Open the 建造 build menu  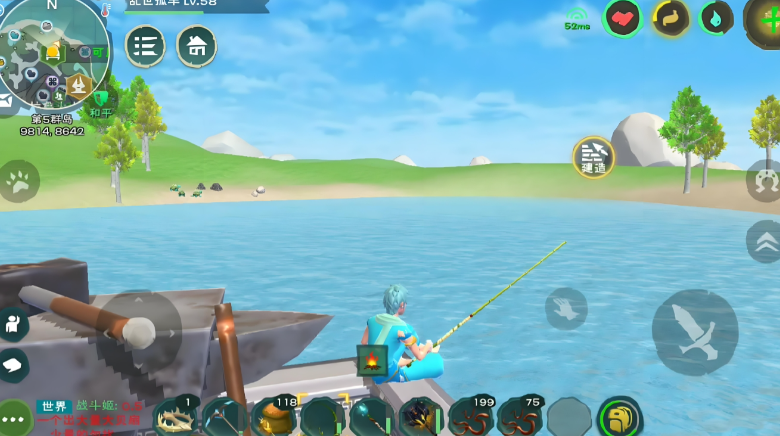click(x=593, y=157)
